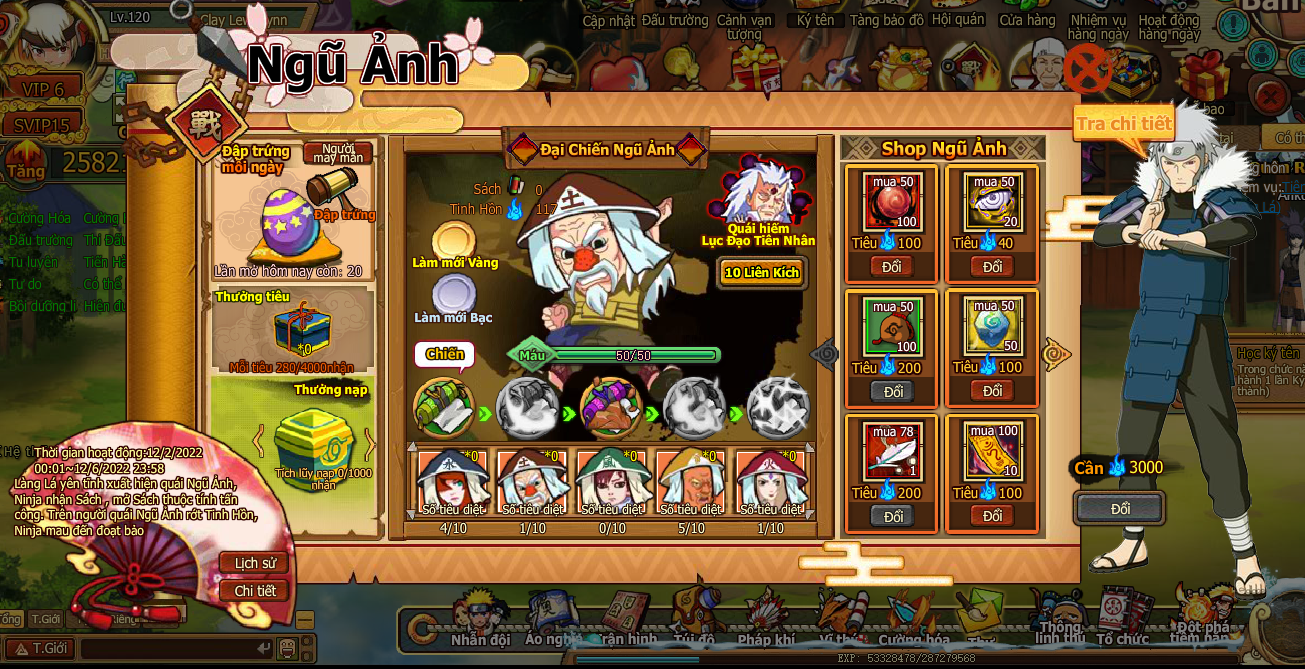Select Làm mới Bạc silver coin
Image resolution: width=1305 pixels, height=669 pixels.
tap(454, 296)
